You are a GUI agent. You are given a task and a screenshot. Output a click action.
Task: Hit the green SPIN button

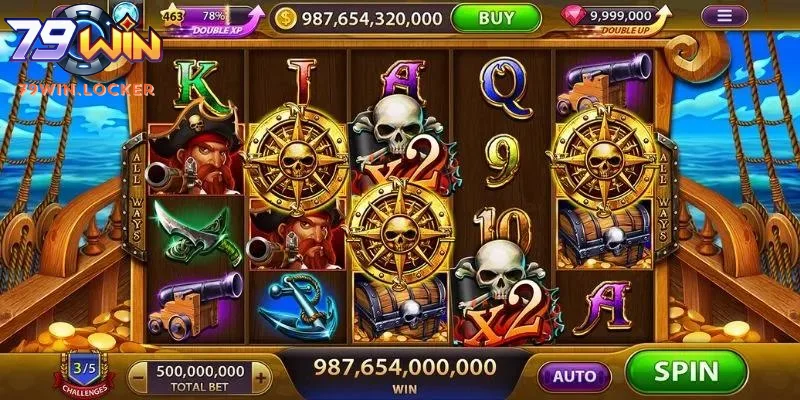686,372
